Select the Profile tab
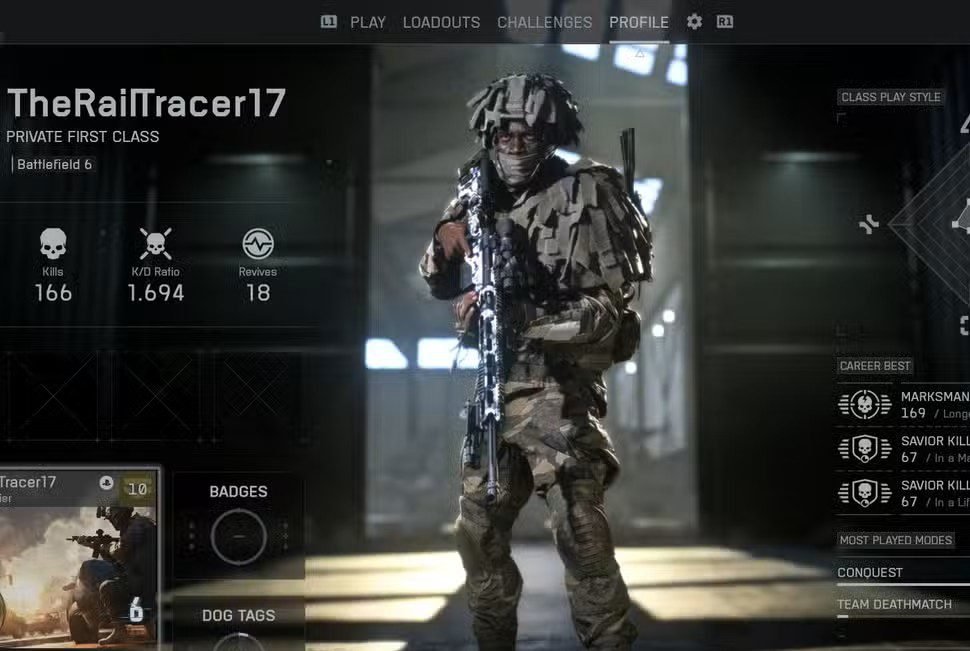Viewport: 970px width, 651px height. 639,22
